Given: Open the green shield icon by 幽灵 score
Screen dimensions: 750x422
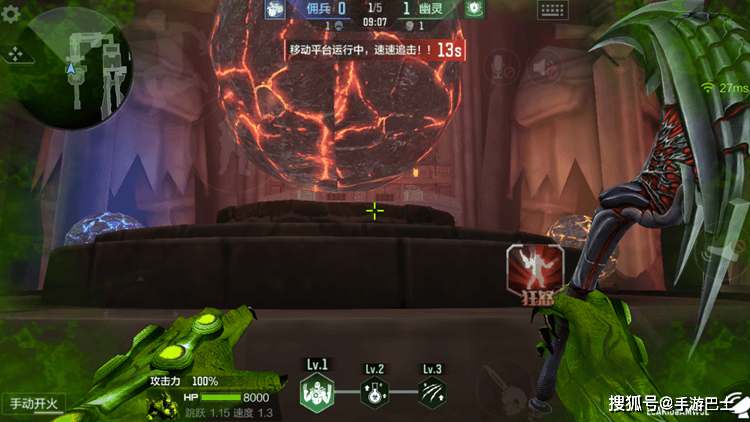Looking at the screenshot, I should 474,8.
